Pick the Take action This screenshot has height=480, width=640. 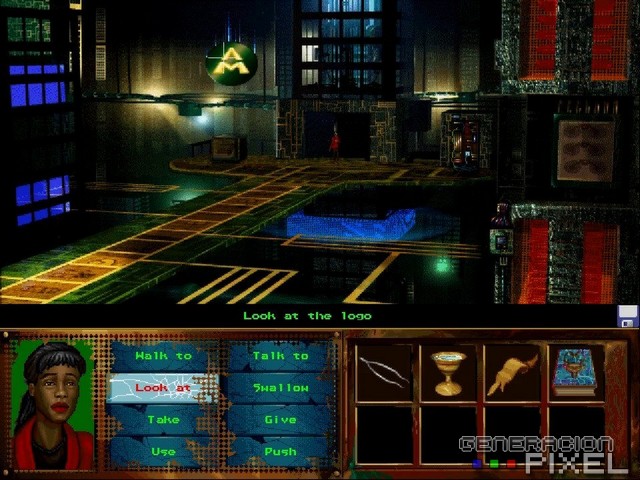click(x=163, y=420)
